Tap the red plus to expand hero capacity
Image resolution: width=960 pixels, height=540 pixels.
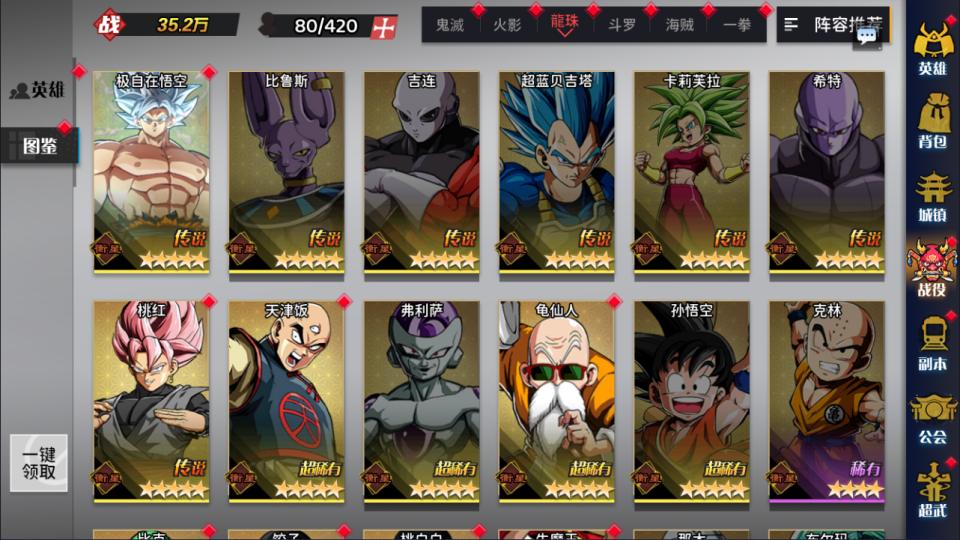[383, 27]
